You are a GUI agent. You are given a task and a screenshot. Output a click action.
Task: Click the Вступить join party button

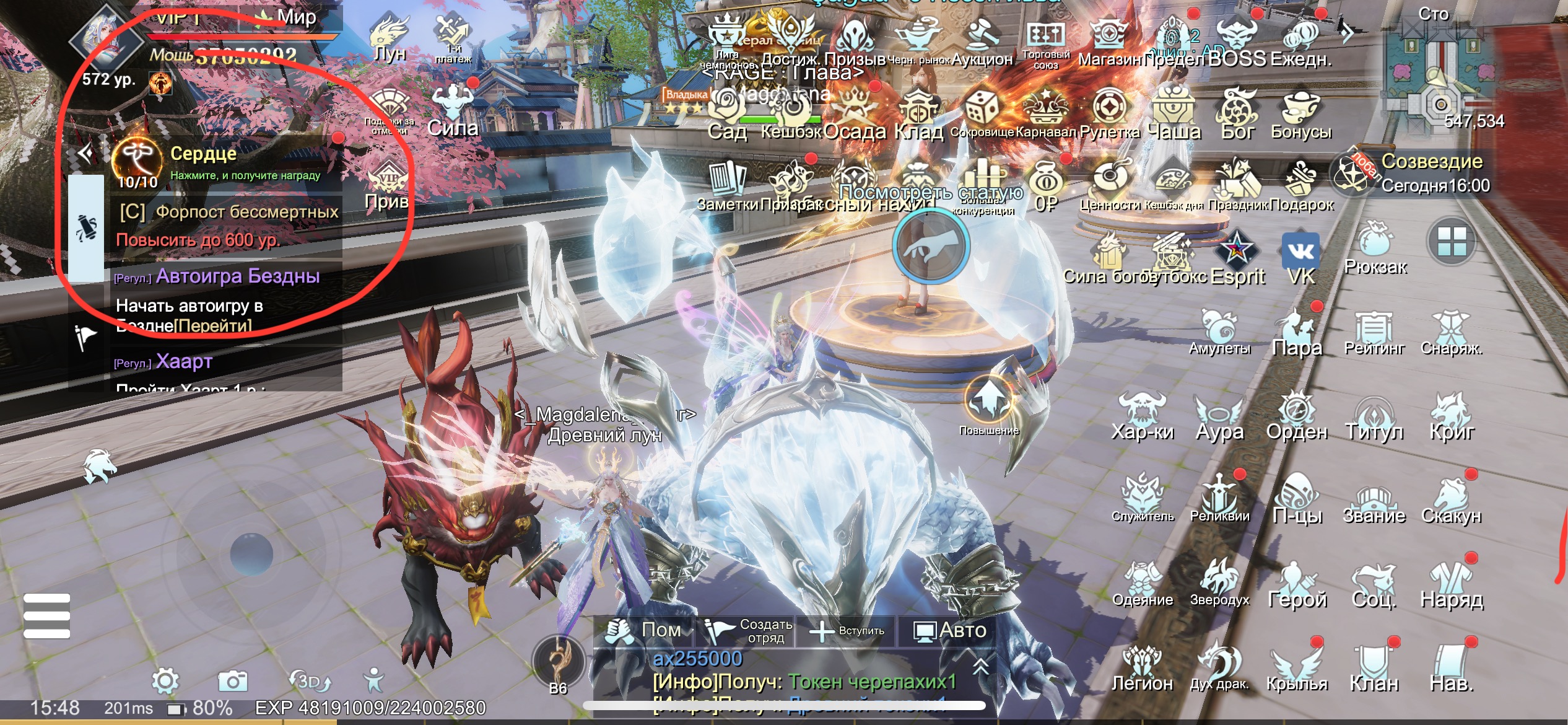pos(848,631)
